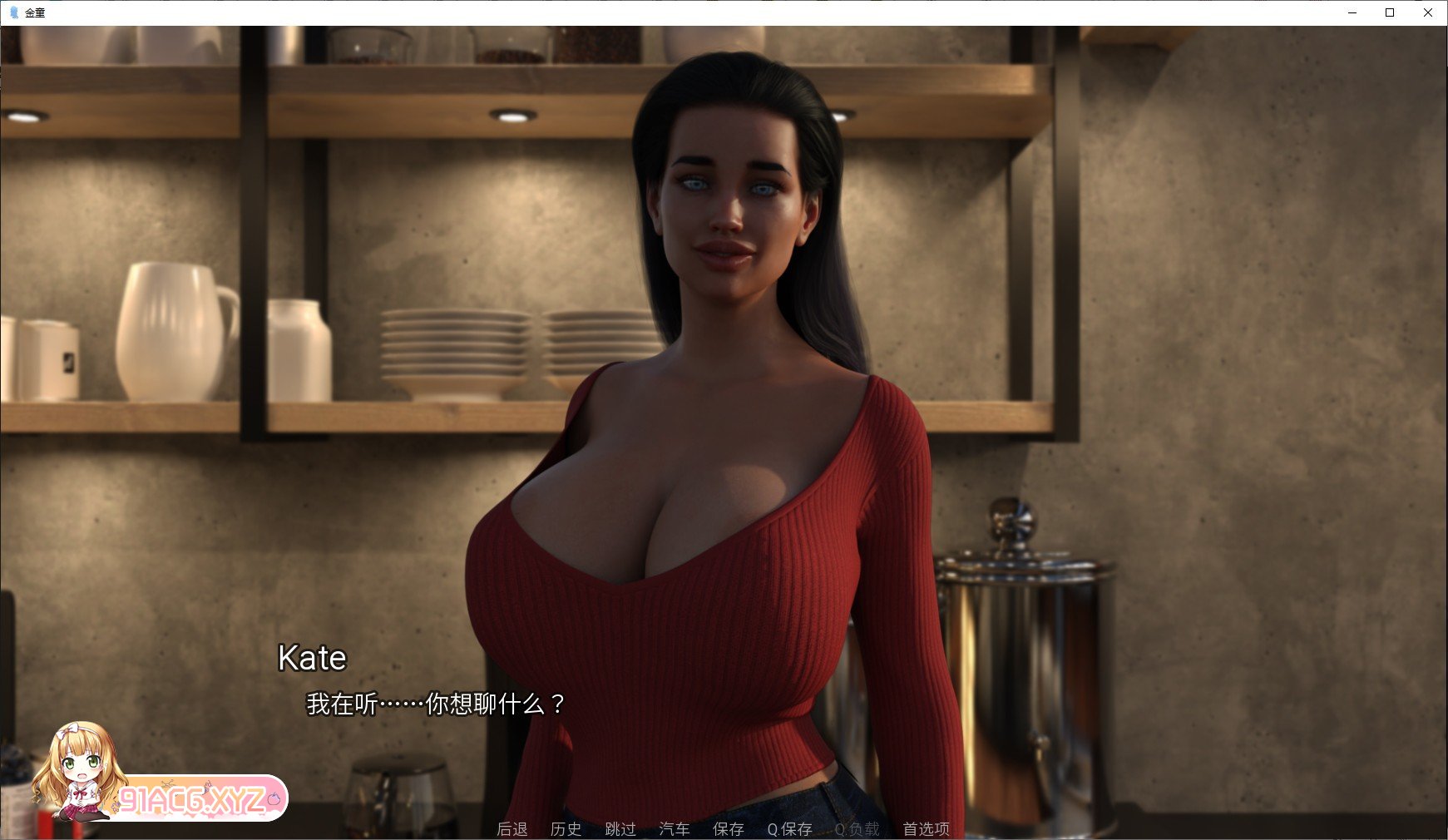This screenshot has width=1448, height=840.
Task: Open the 保存 (Save) screen
Action: [729, 829]
